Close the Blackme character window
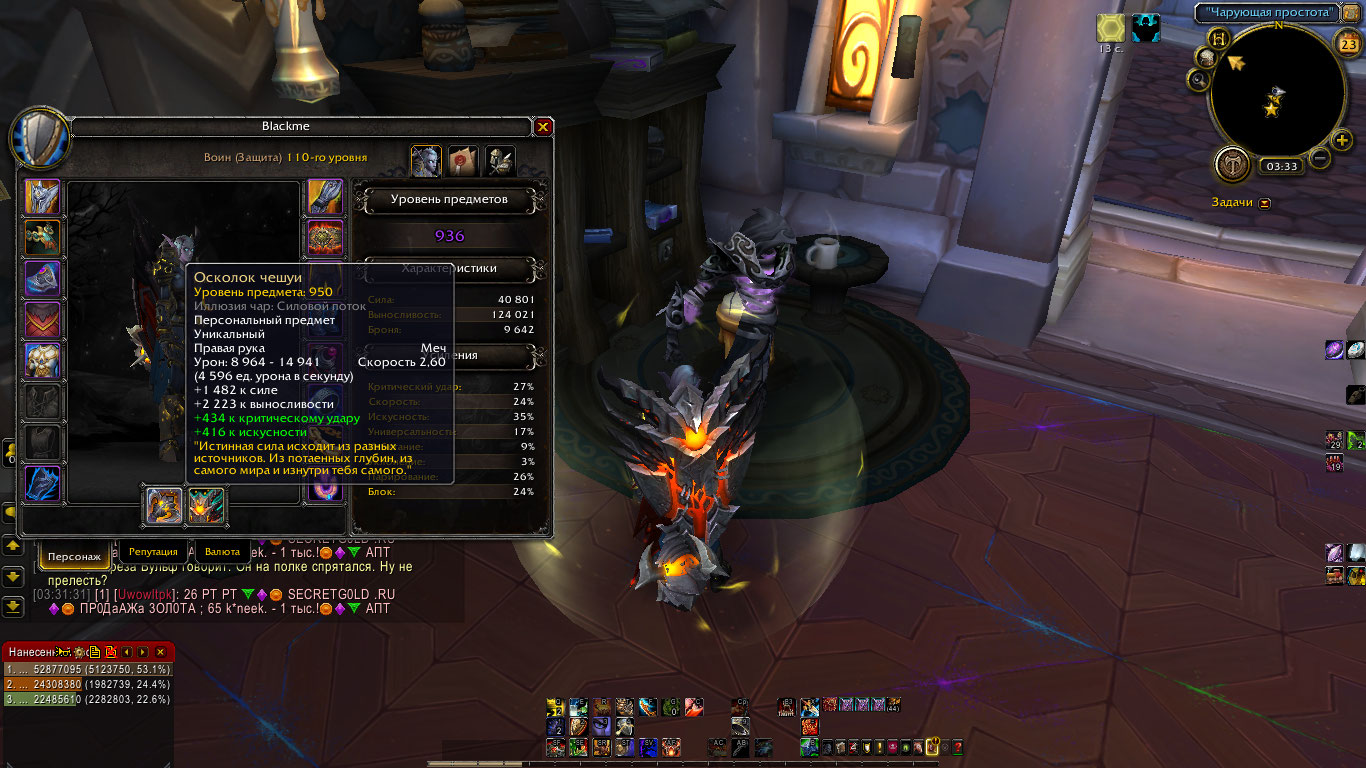The height and width of the screenshot is (768, 1366). click(543, 127)
